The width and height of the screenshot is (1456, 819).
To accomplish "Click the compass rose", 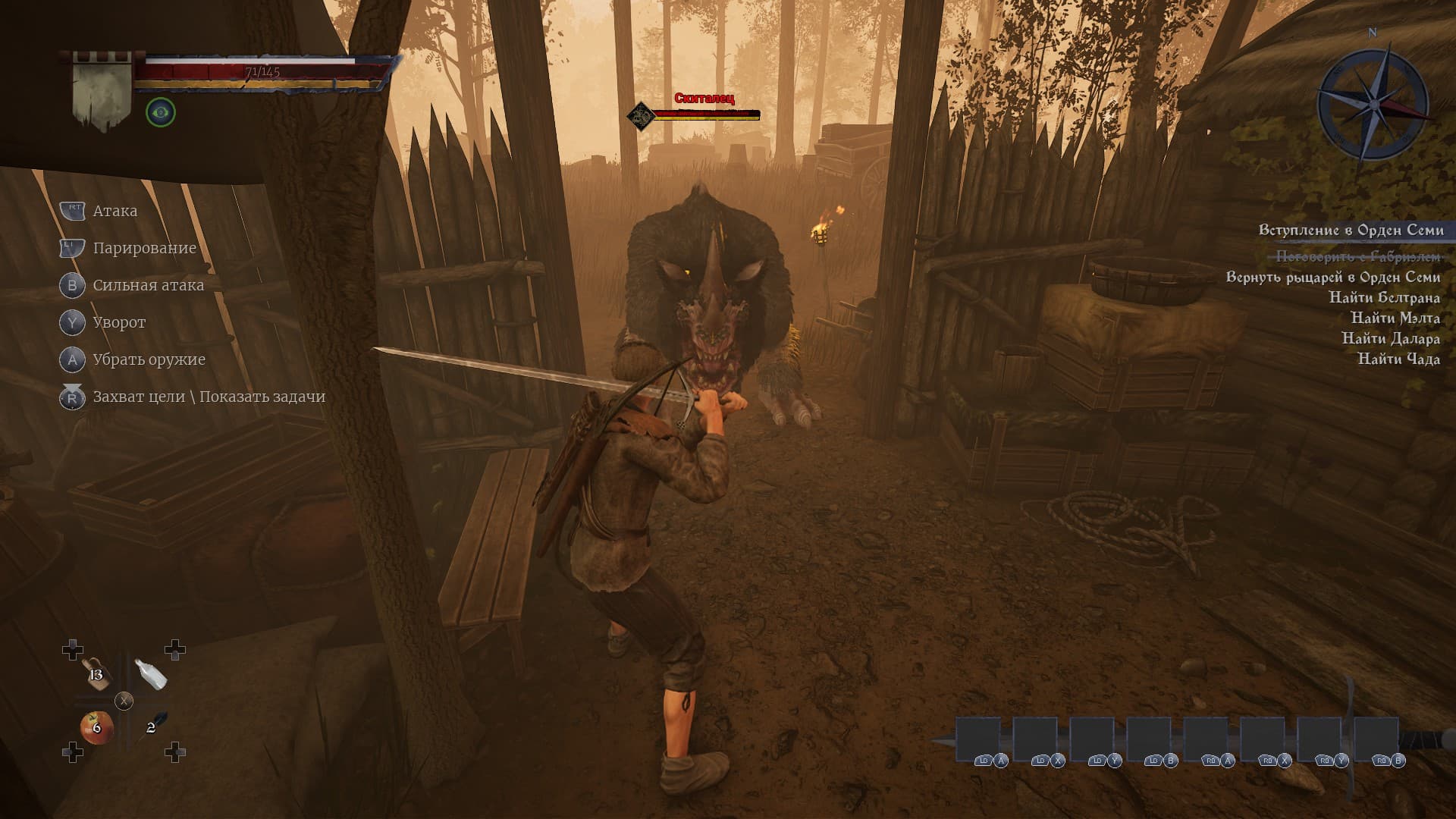I will [1373, 104].
